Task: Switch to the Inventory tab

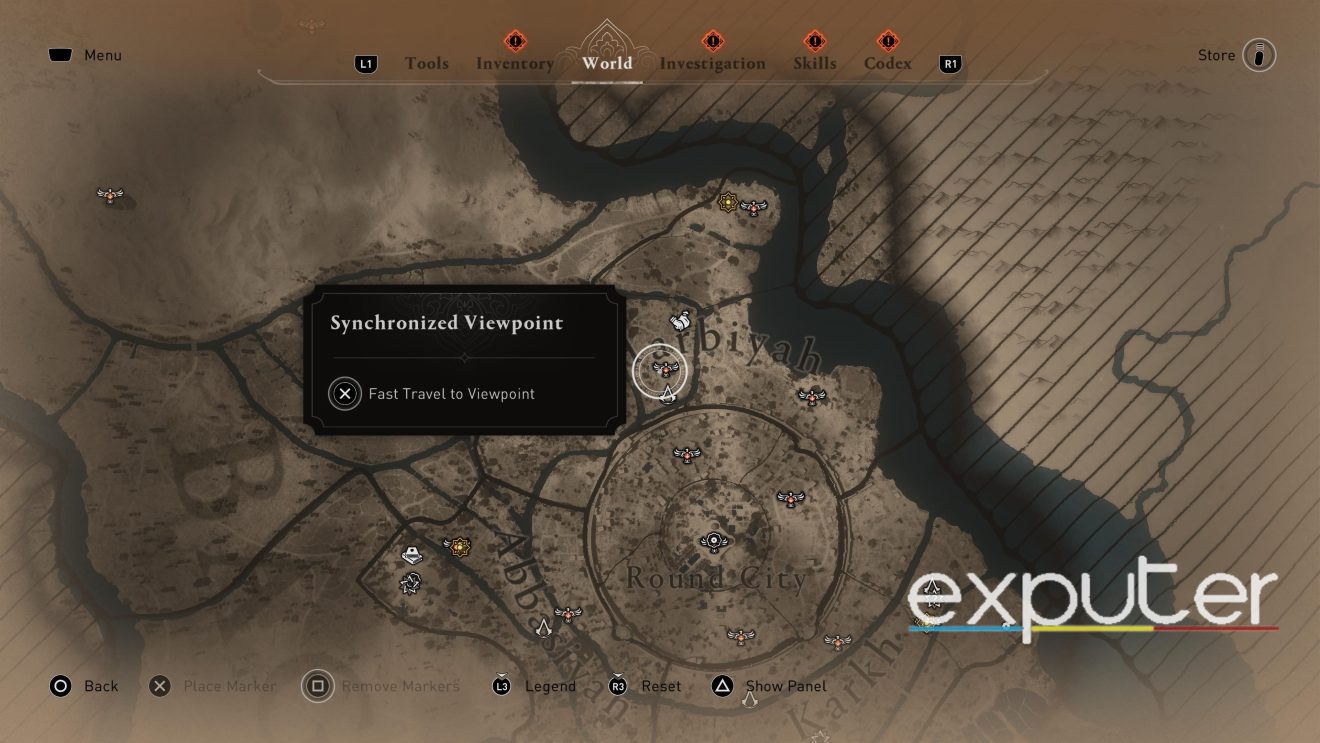Action: tap(514, 63)
